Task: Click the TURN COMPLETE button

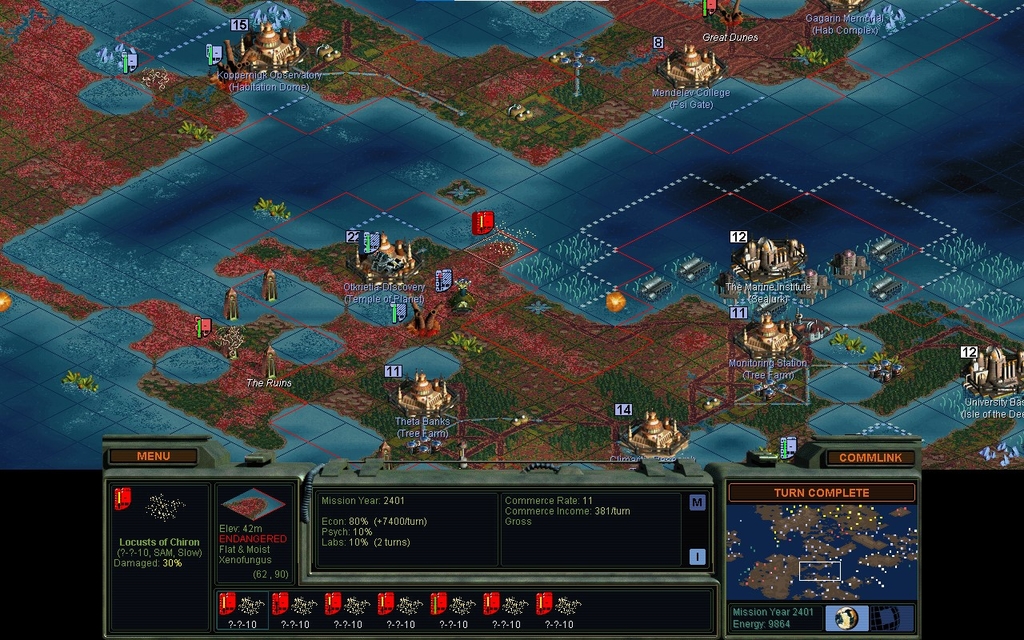Action: (x=821, y=493)
